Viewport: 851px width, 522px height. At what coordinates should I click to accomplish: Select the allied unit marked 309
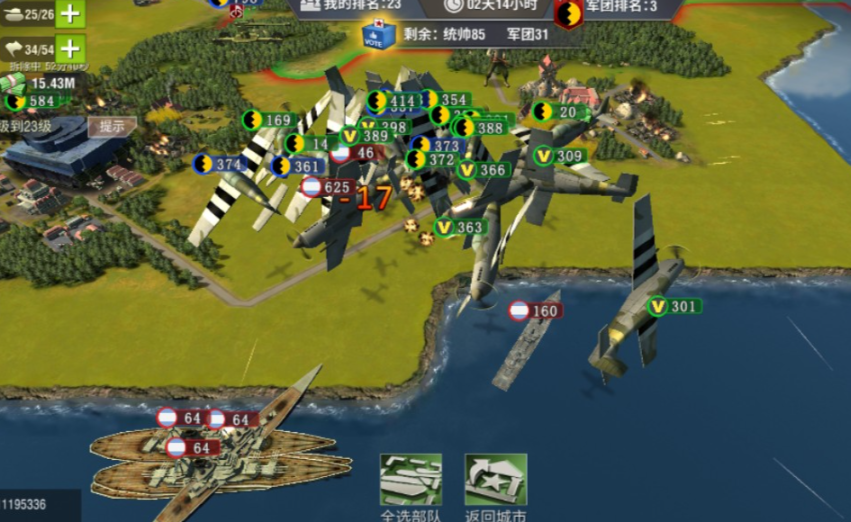pos(558,156)
